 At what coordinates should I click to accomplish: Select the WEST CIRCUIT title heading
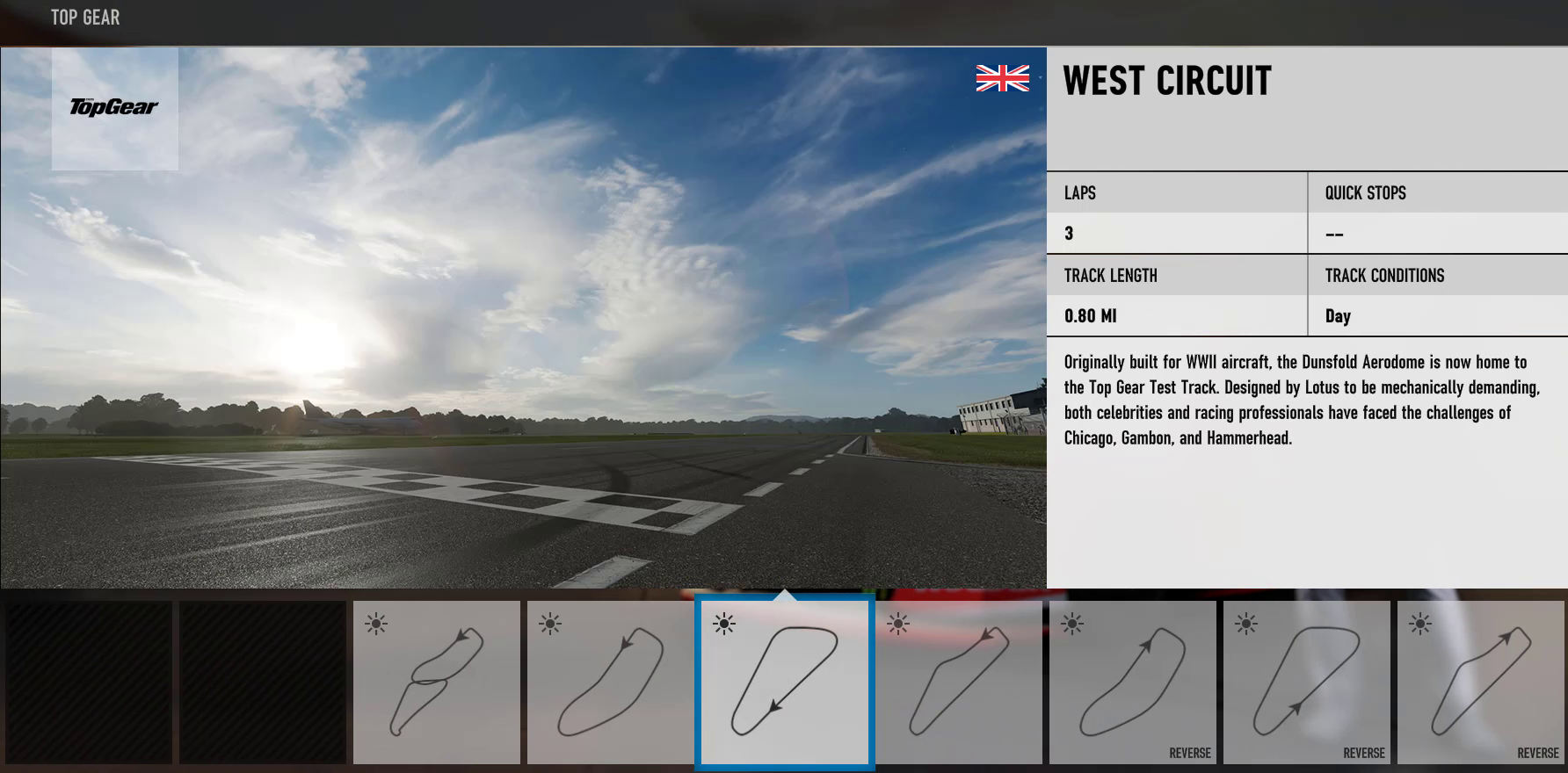[x=1166, y=82]
